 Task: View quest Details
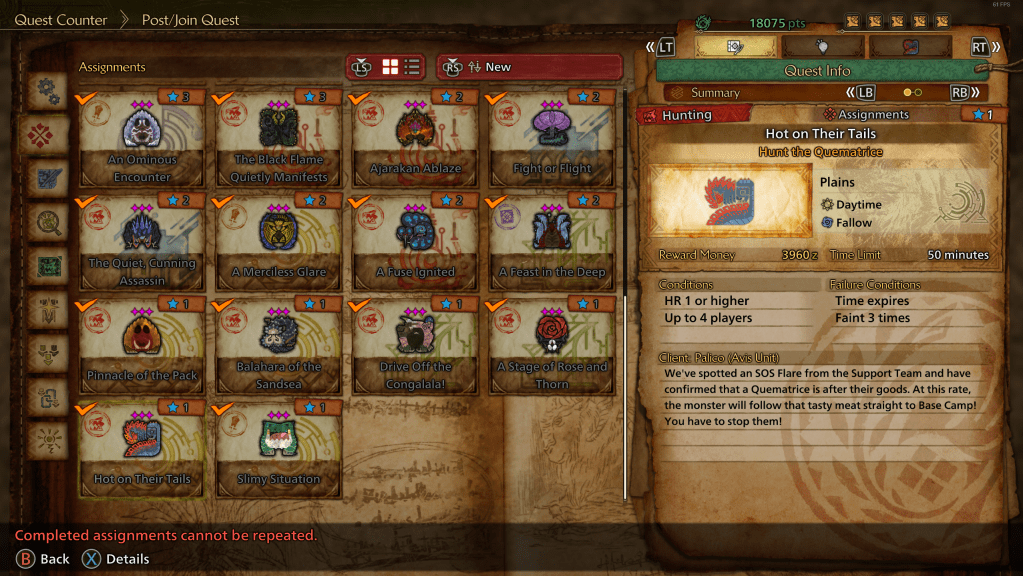[115, 559]
